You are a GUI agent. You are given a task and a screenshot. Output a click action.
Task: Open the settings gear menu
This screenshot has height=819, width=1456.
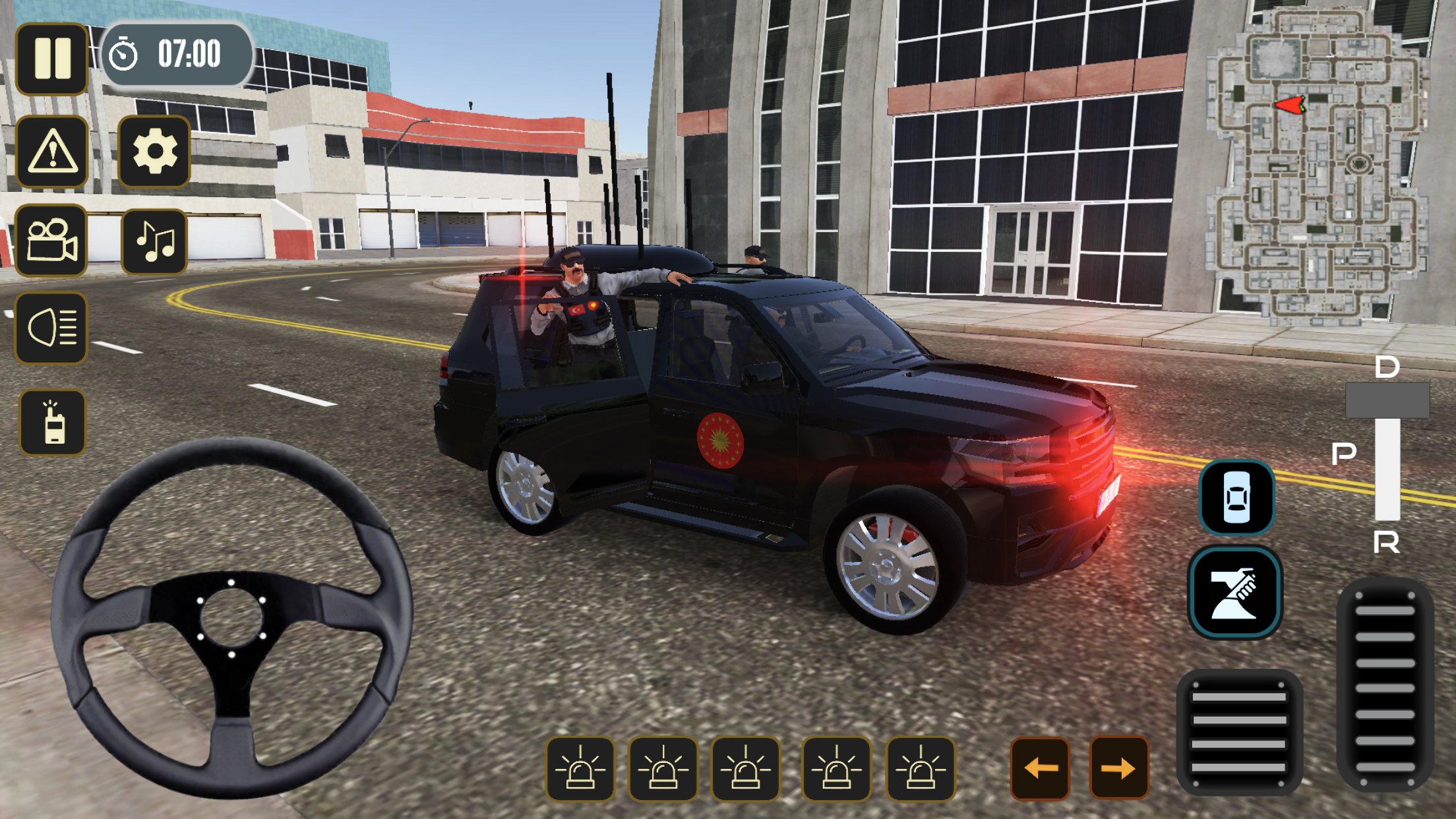point(153,152)
